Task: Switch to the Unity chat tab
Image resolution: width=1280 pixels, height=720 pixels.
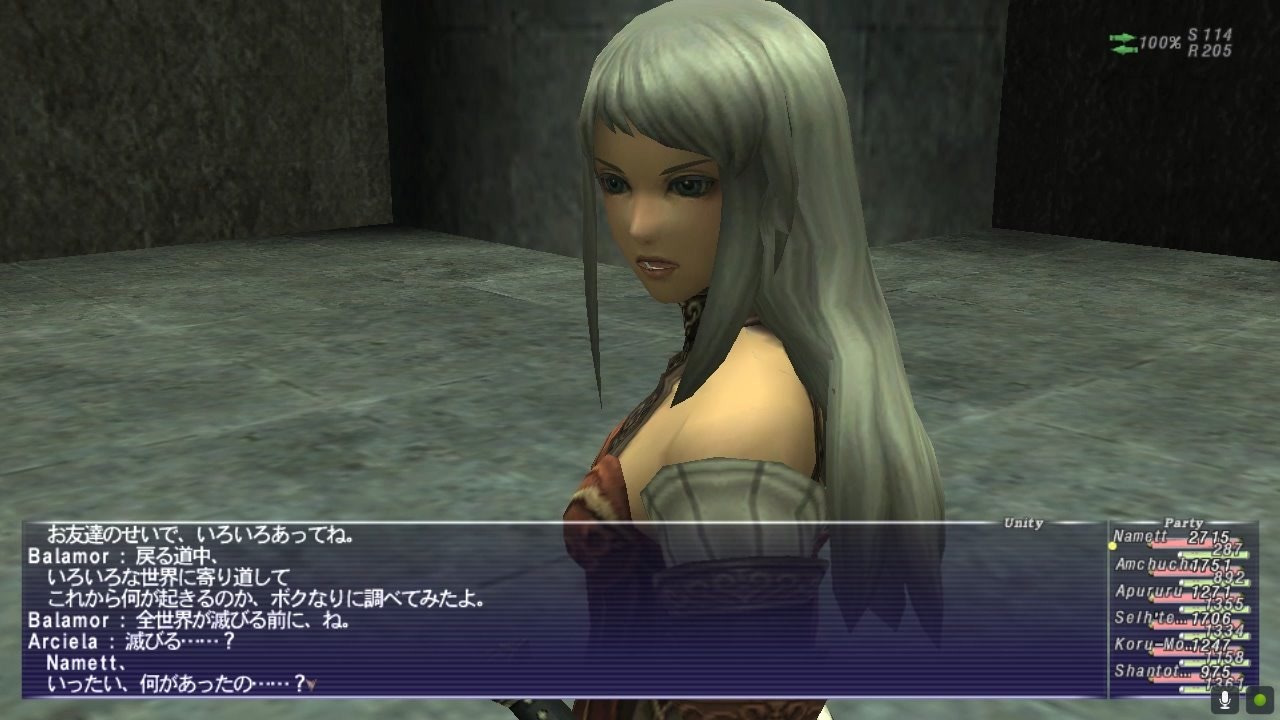Action: pos(1022,522)
